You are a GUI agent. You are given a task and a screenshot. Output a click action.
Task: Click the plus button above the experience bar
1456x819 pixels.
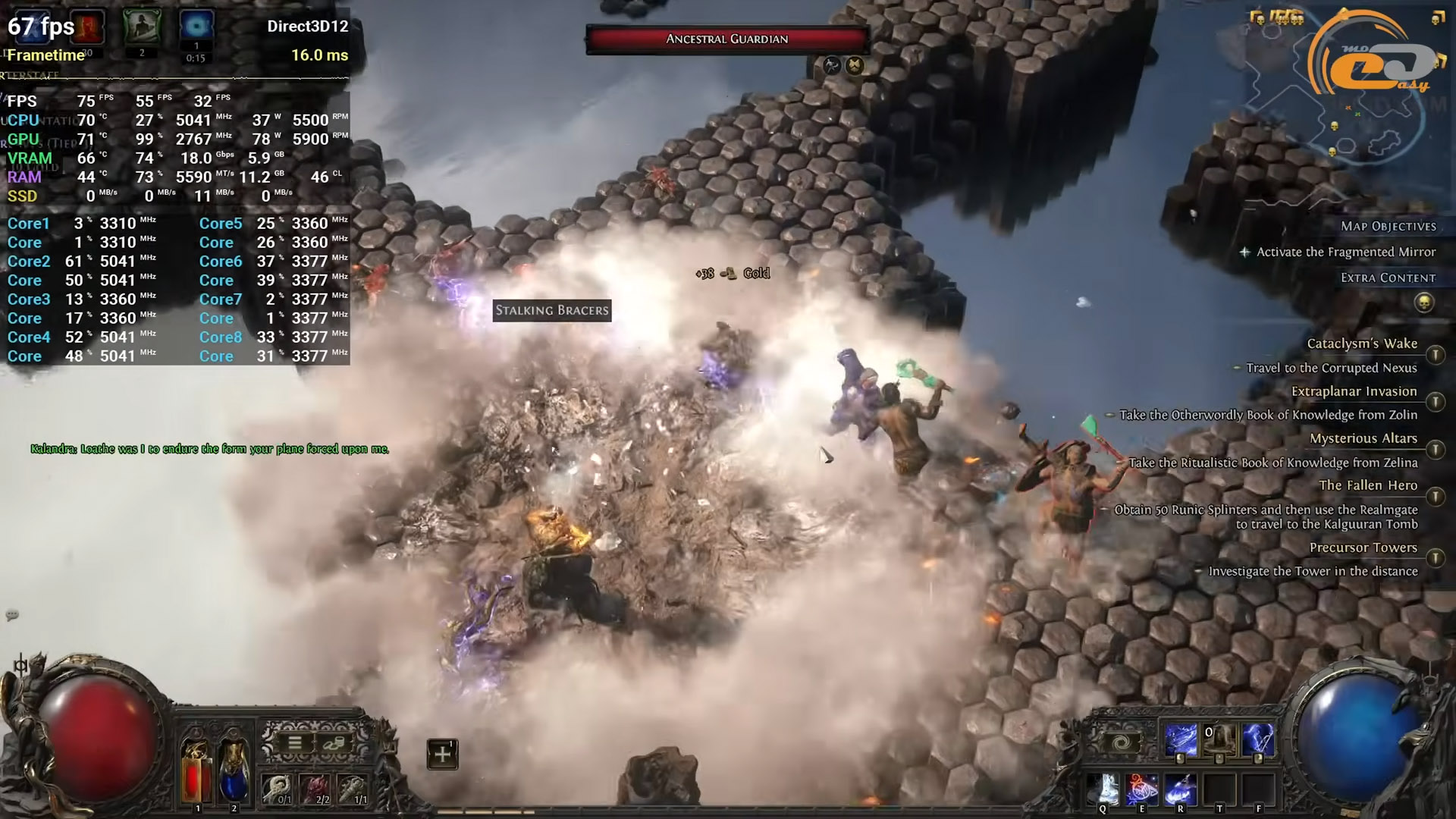pos(442,754)
